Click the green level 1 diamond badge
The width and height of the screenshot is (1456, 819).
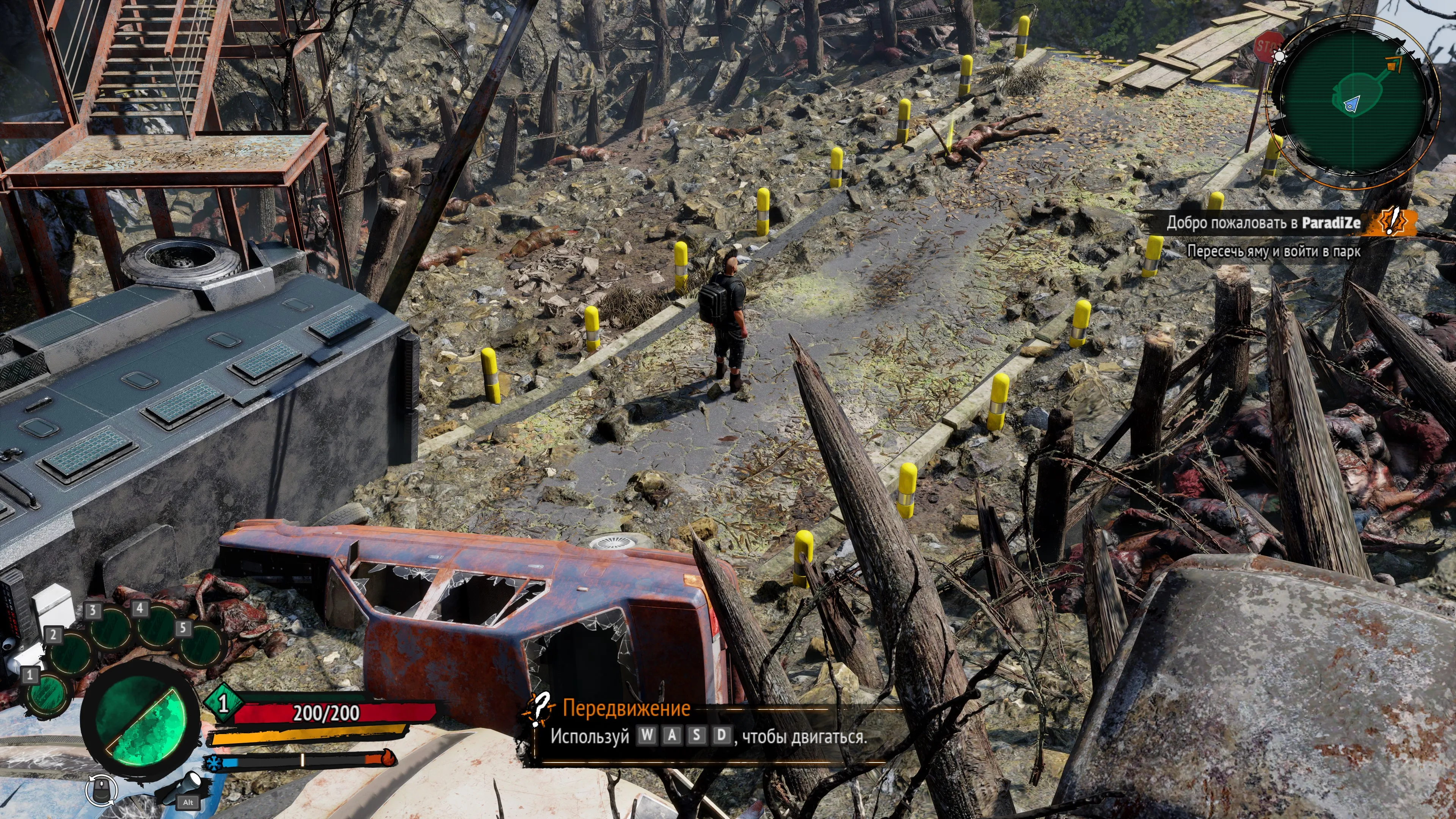click(x=224, y=703)
